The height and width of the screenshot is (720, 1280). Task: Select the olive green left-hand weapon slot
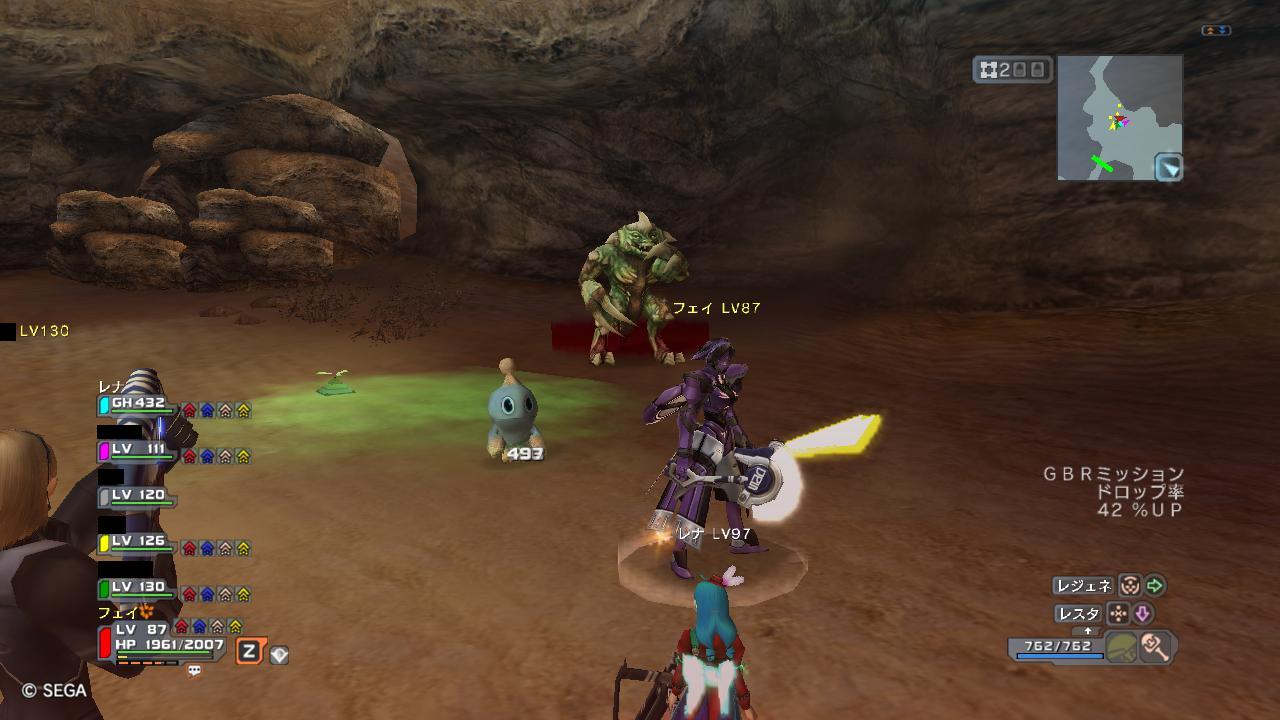pos(1122,647)
